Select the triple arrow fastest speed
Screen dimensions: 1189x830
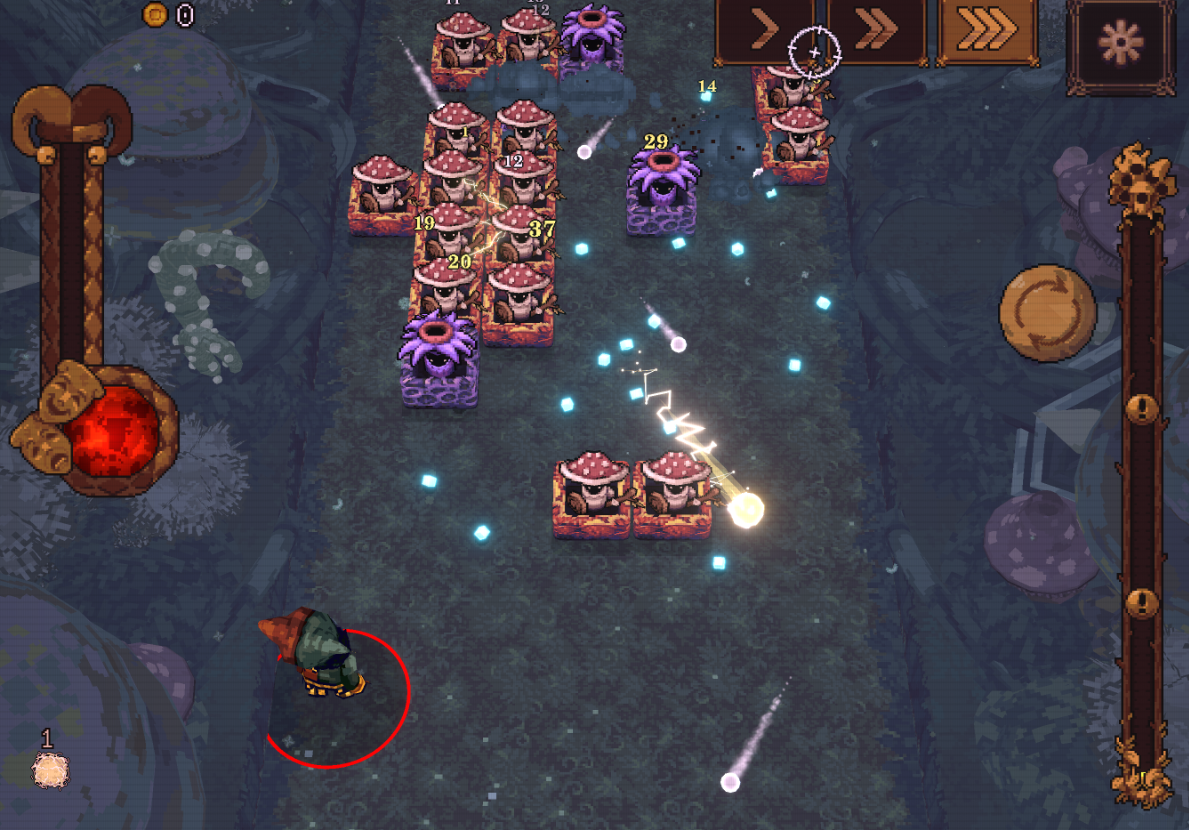[x=988, y=32]
